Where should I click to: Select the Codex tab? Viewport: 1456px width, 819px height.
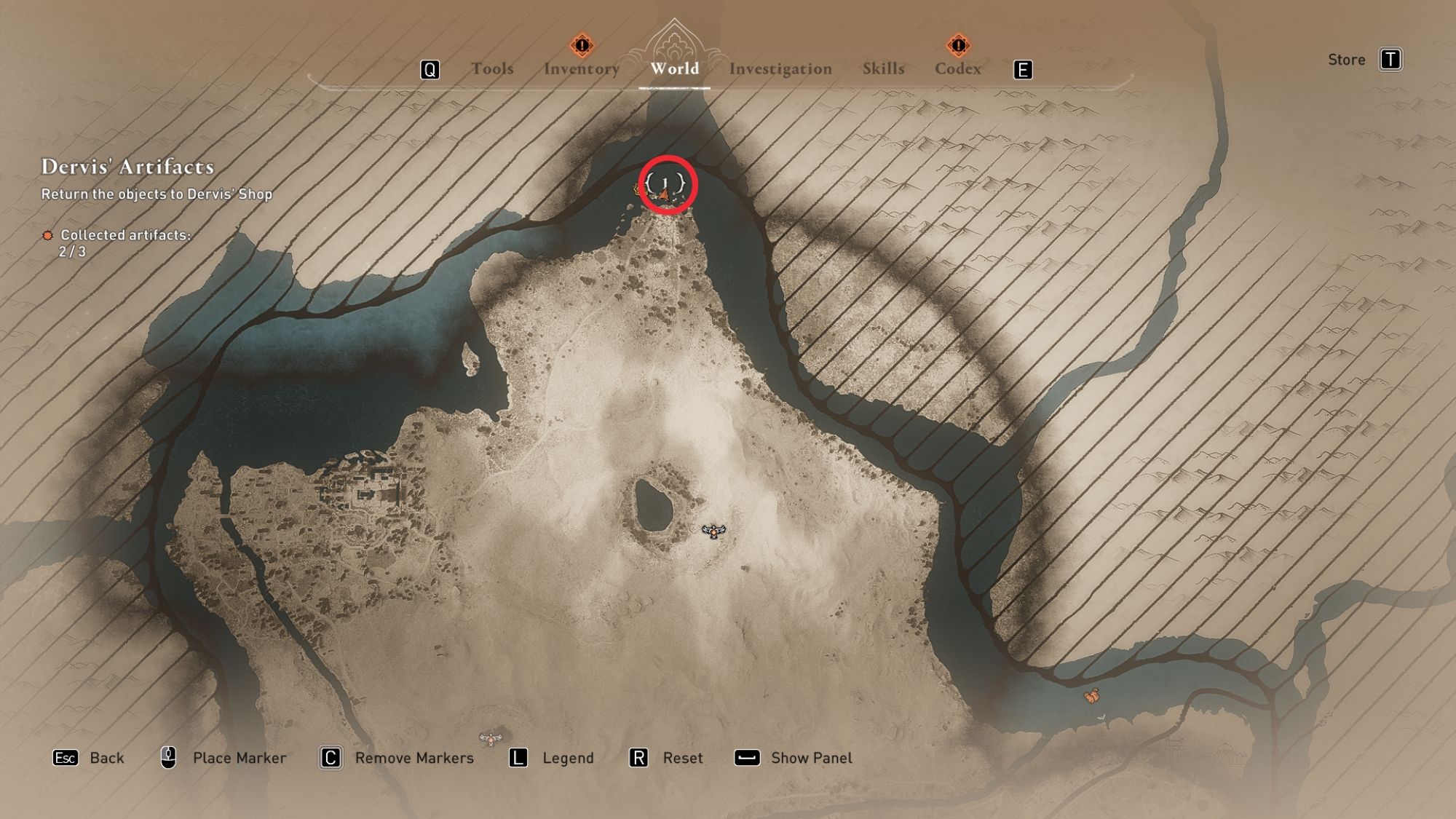pyautogui.click(x=958, y=69)
